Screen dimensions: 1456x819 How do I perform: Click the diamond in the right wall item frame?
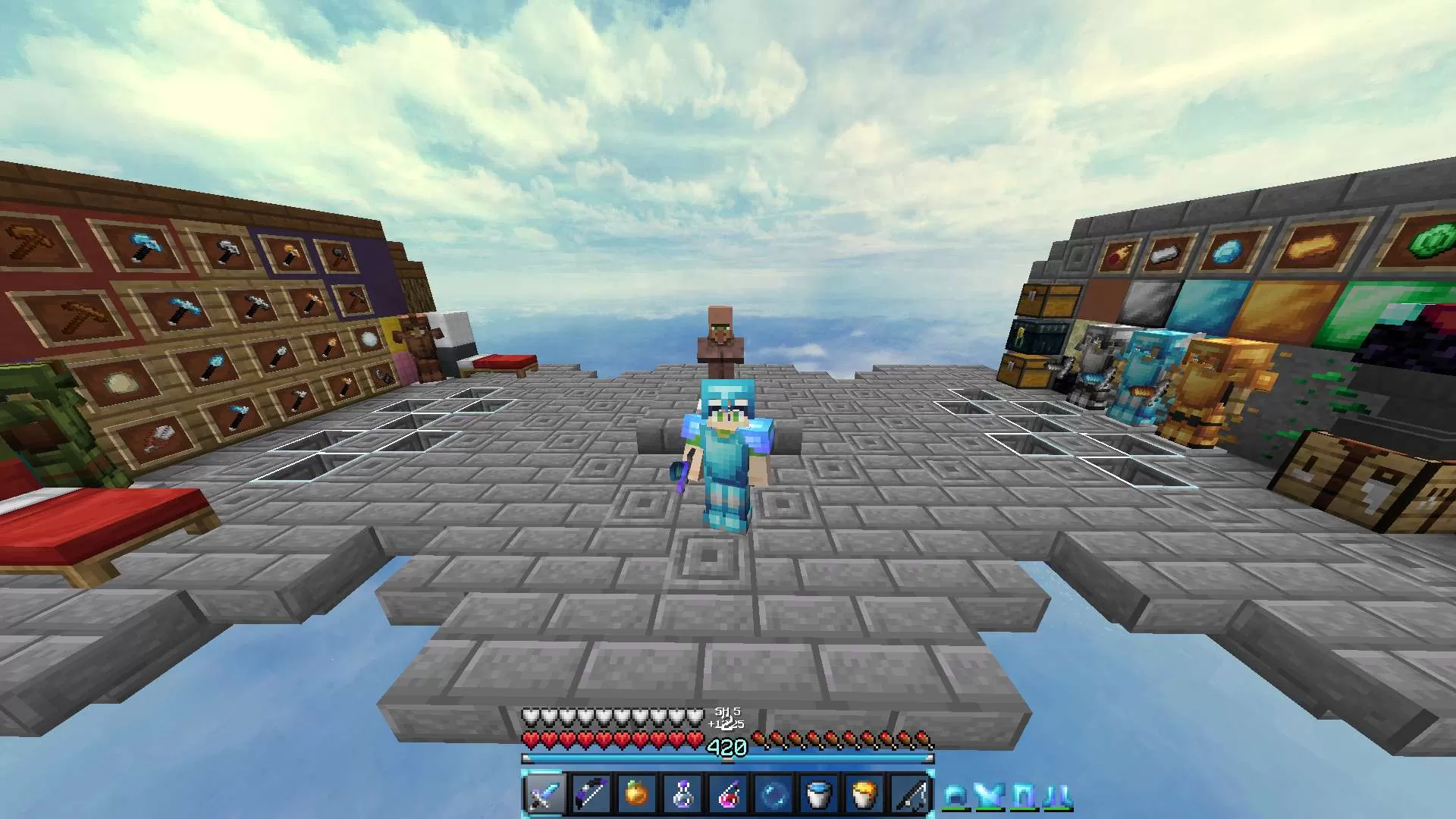[x=1229, y=250]
